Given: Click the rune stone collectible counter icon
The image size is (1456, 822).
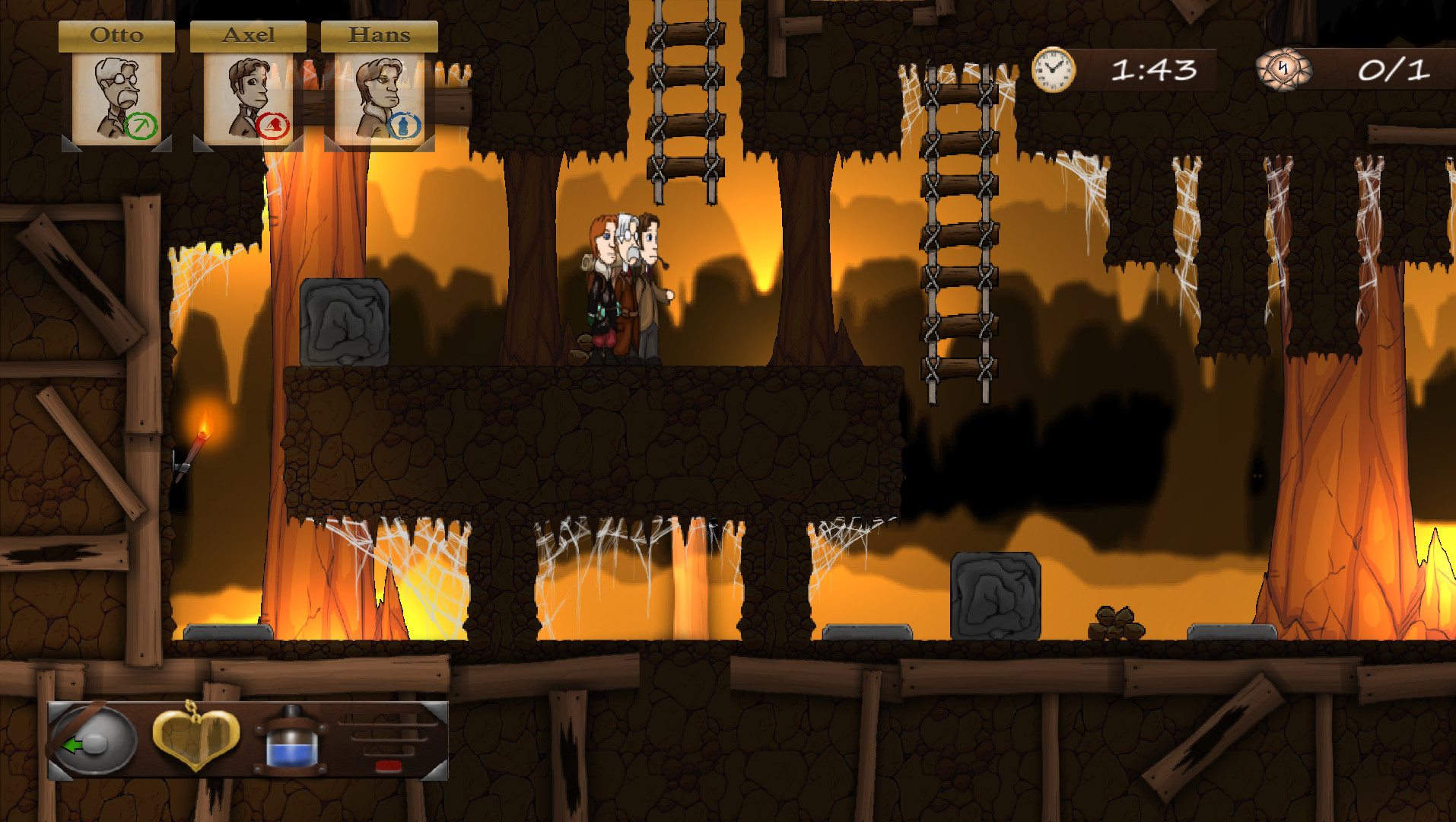Looking at the screenshot, I should click(1283, 71).
